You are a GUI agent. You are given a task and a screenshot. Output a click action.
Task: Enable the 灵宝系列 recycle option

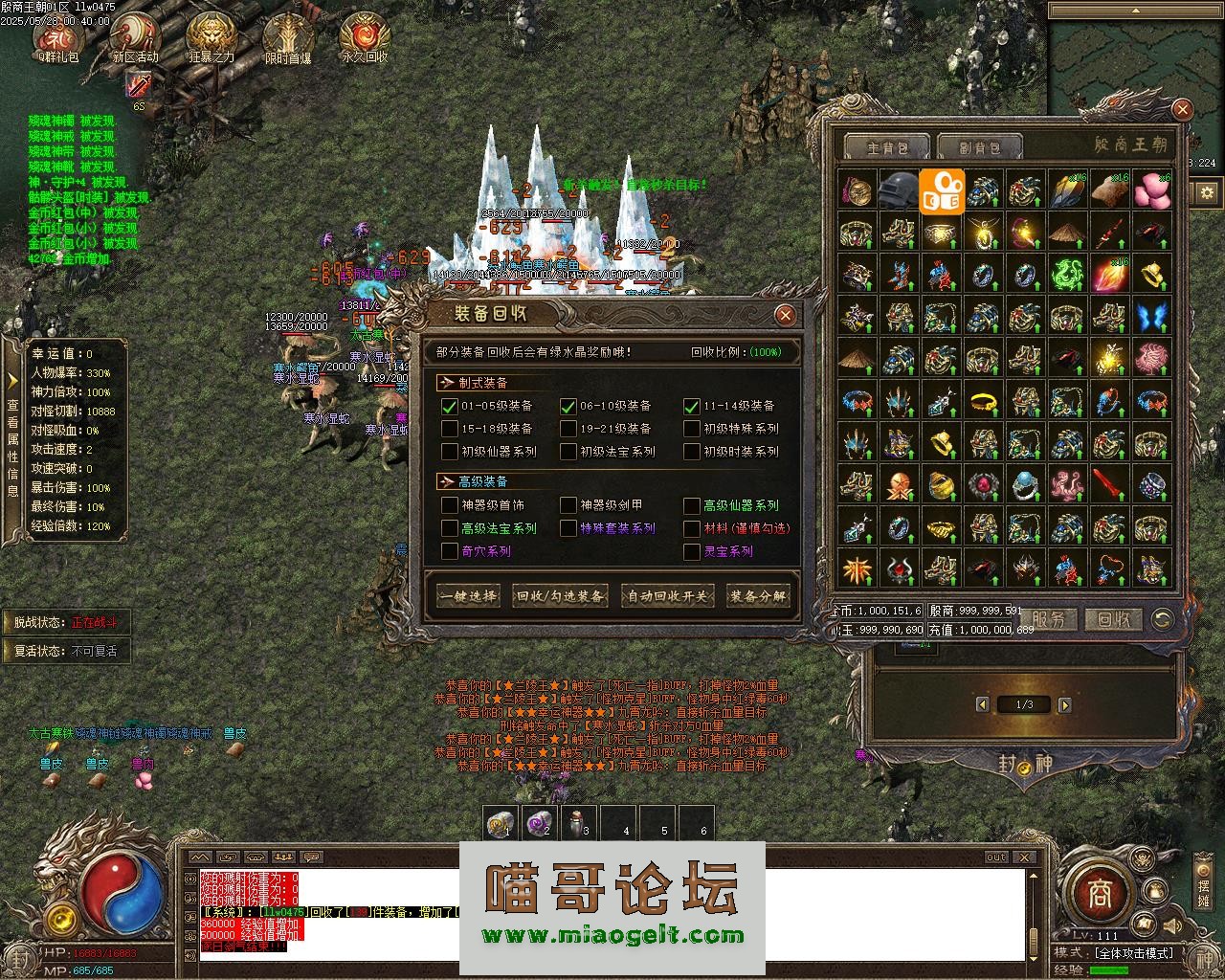[x=692, y=551]
